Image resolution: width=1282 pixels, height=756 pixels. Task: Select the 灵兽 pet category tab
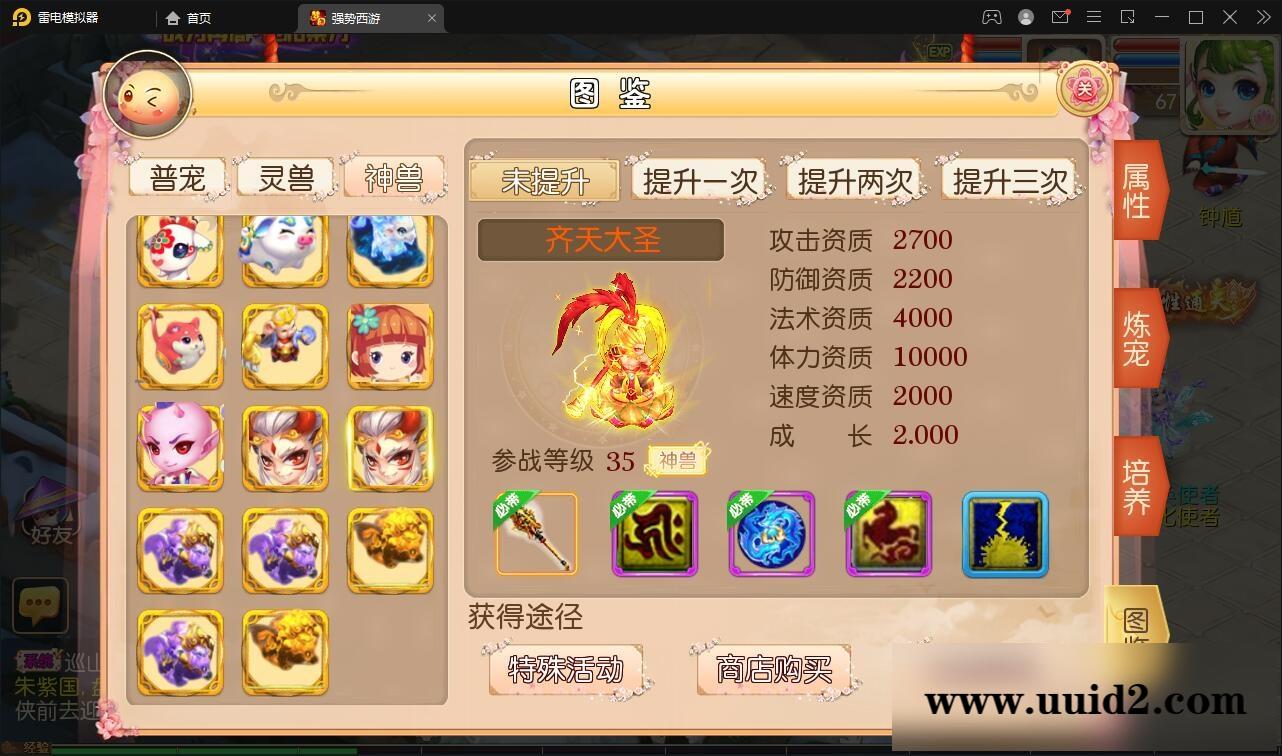coord(285,177)
